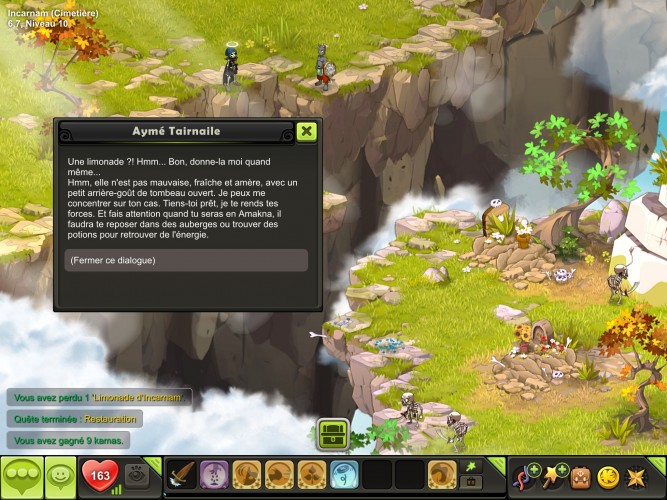667x500 pixels.
Task: Click the eye spectator toggle button
Action: click(137, 474)
